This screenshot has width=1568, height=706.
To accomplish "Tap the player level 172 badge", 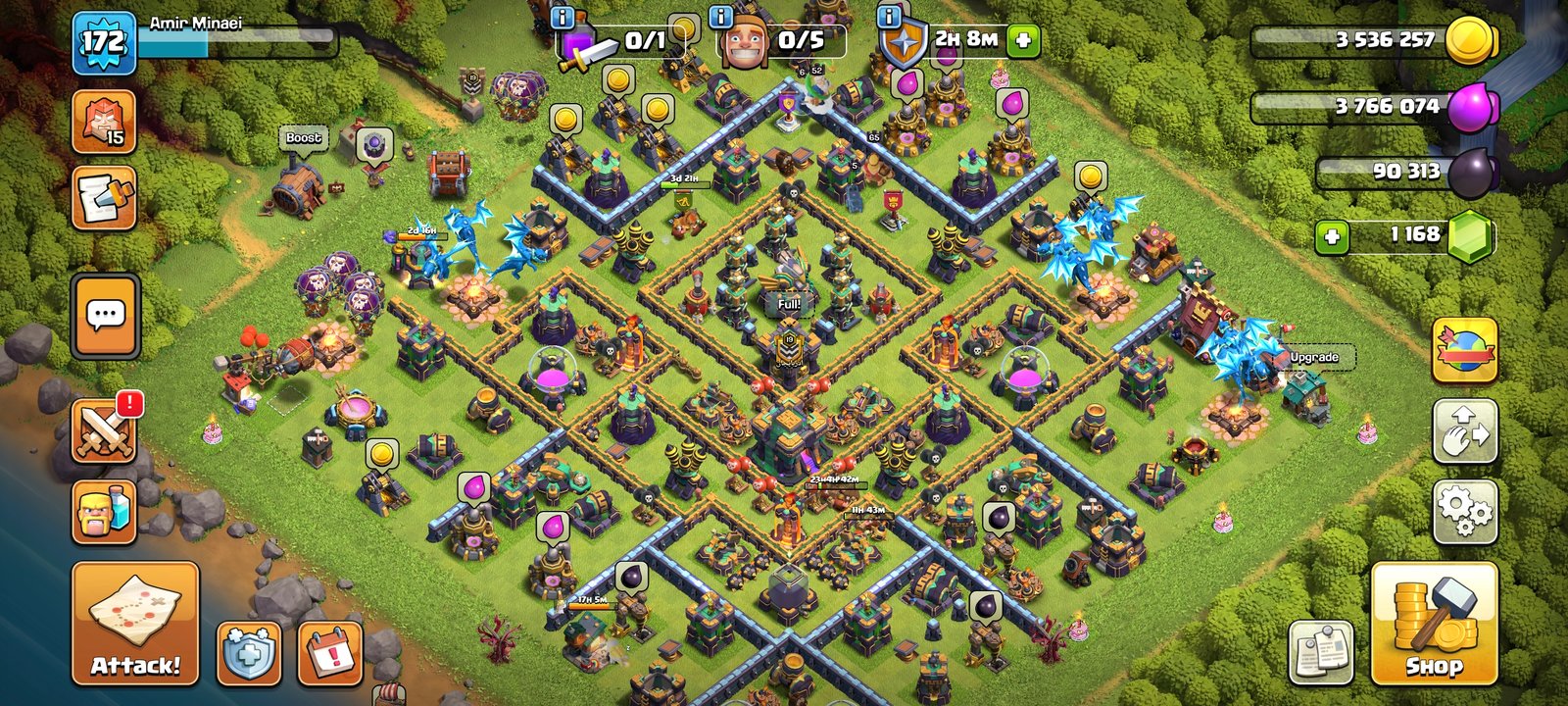I will tap(103, 41).
